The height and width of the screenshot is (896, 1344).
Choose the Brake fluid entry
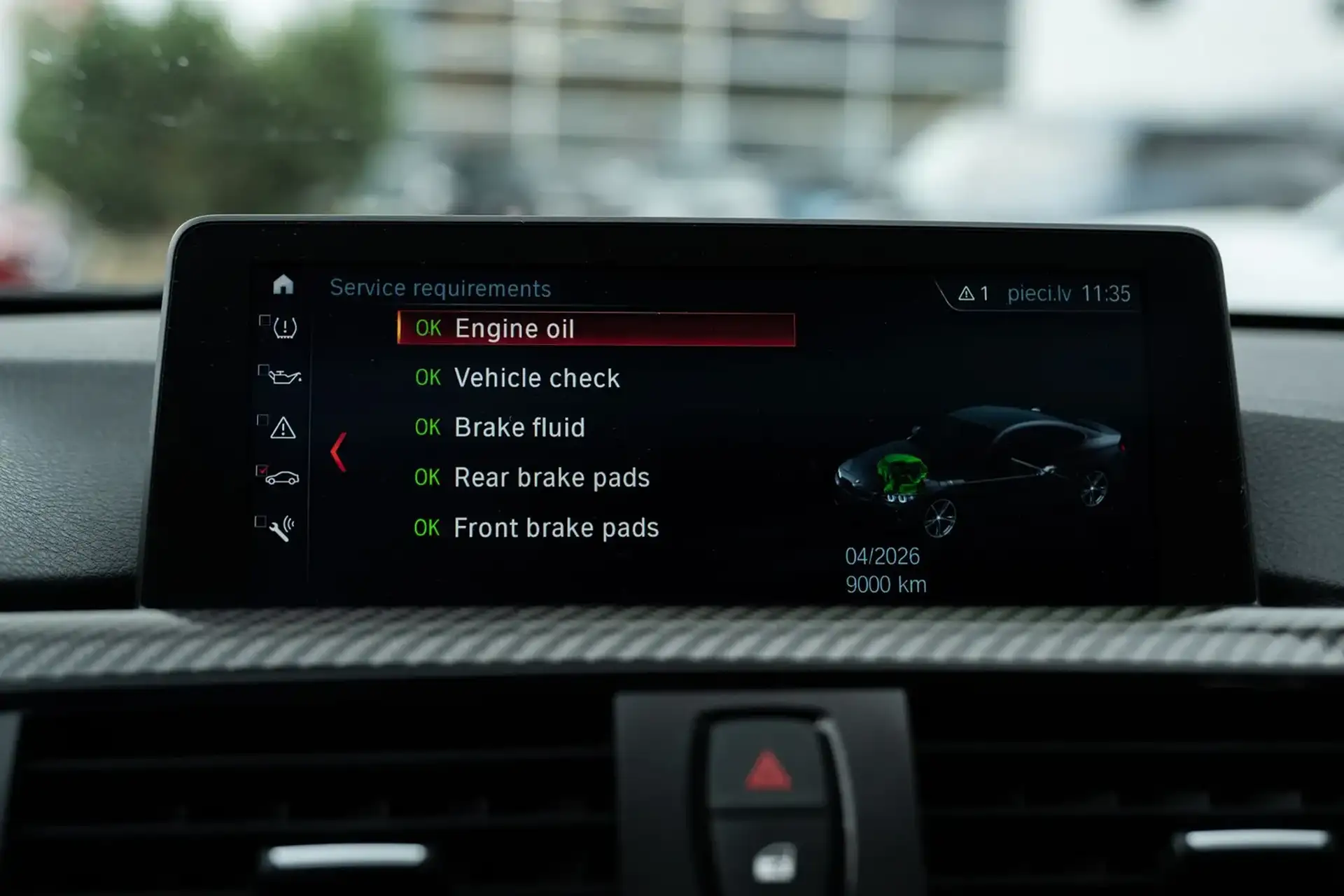(x=518, y=428)
